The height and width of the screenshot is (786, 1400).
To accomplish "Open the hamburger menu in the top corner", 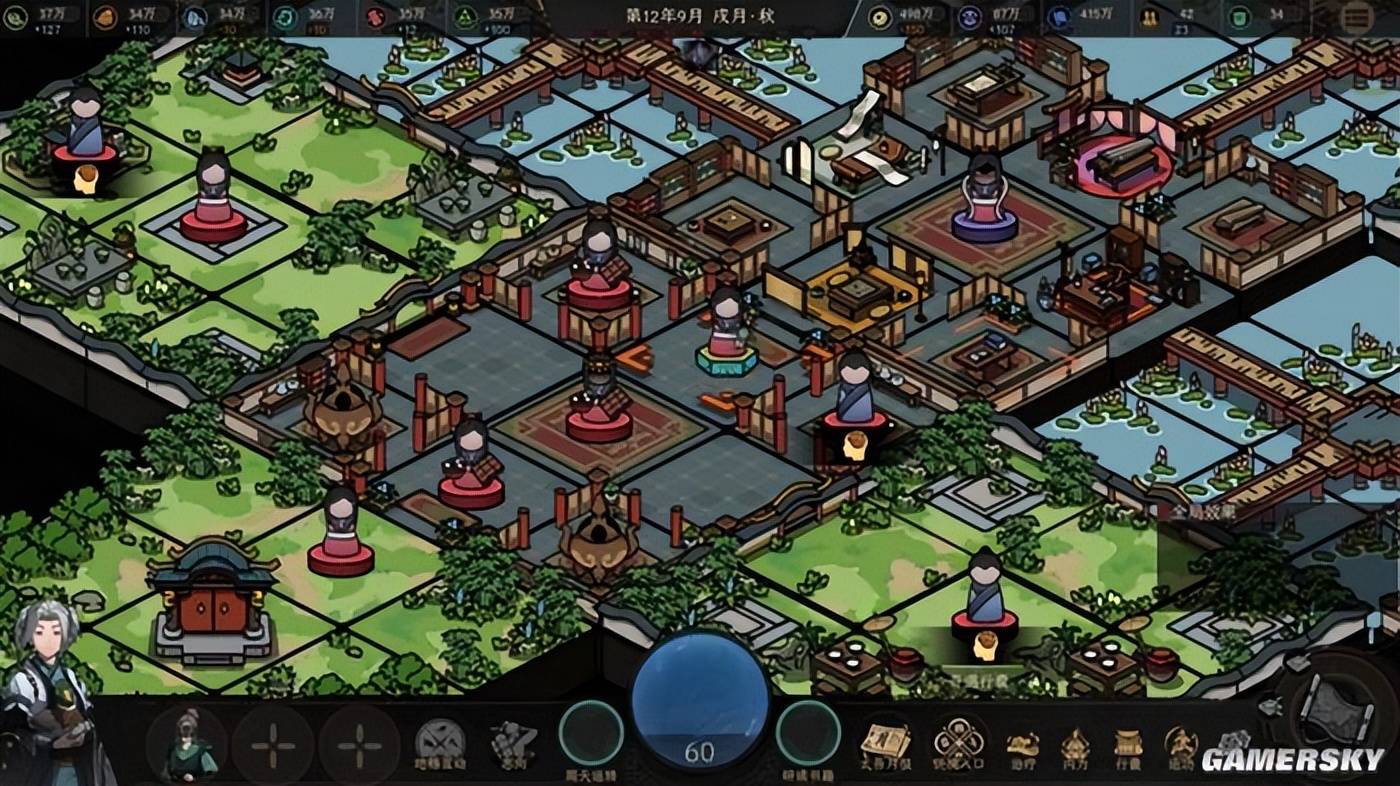I will pyautogui.click(x=1357, y=17).
